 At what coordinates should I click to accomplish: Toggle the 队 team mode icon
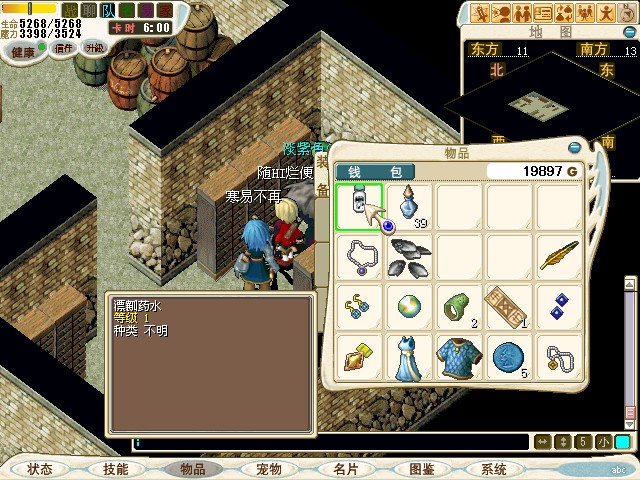click(107, 10)
